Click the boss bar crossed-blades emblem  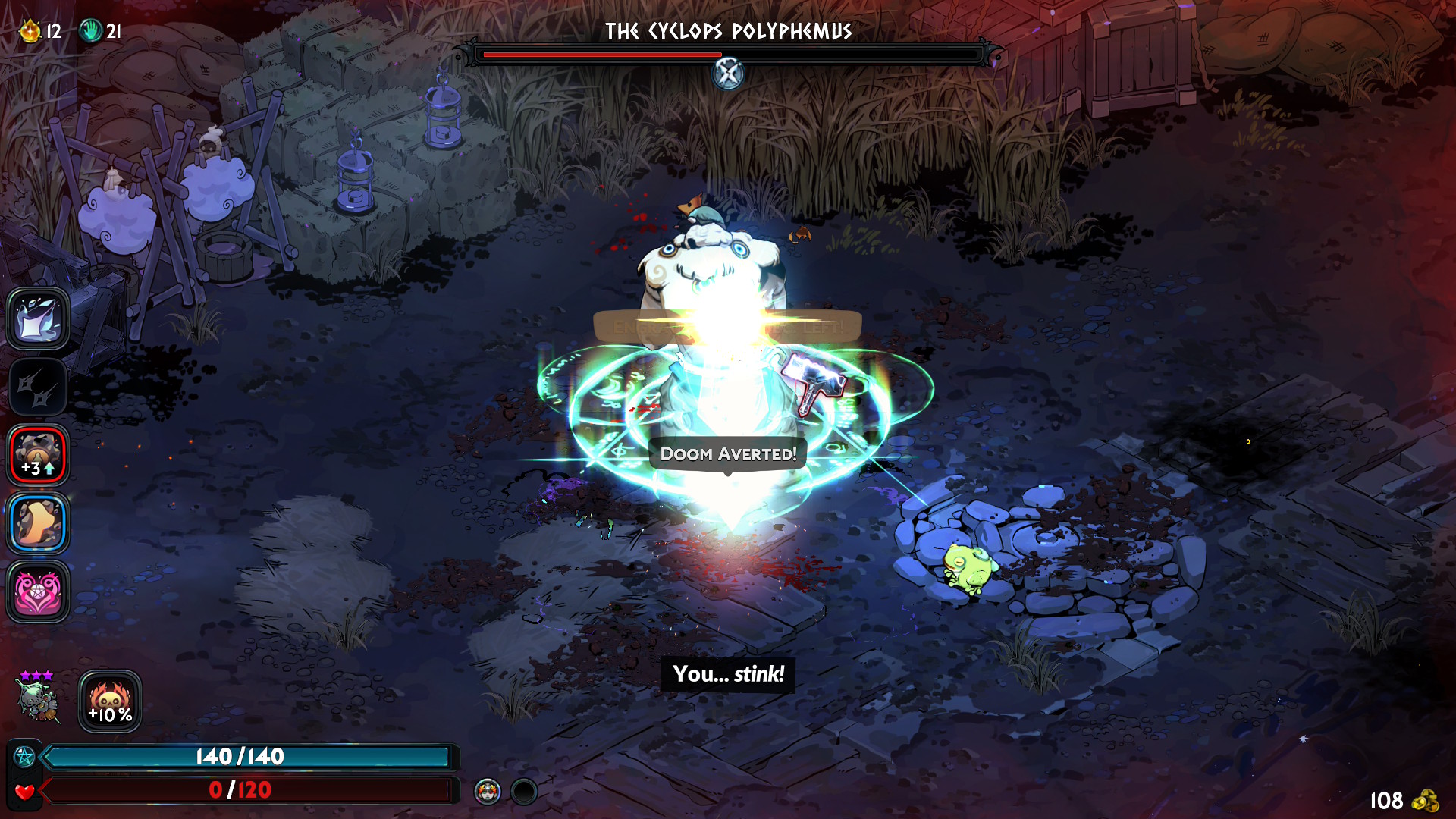tap(728, 74)
